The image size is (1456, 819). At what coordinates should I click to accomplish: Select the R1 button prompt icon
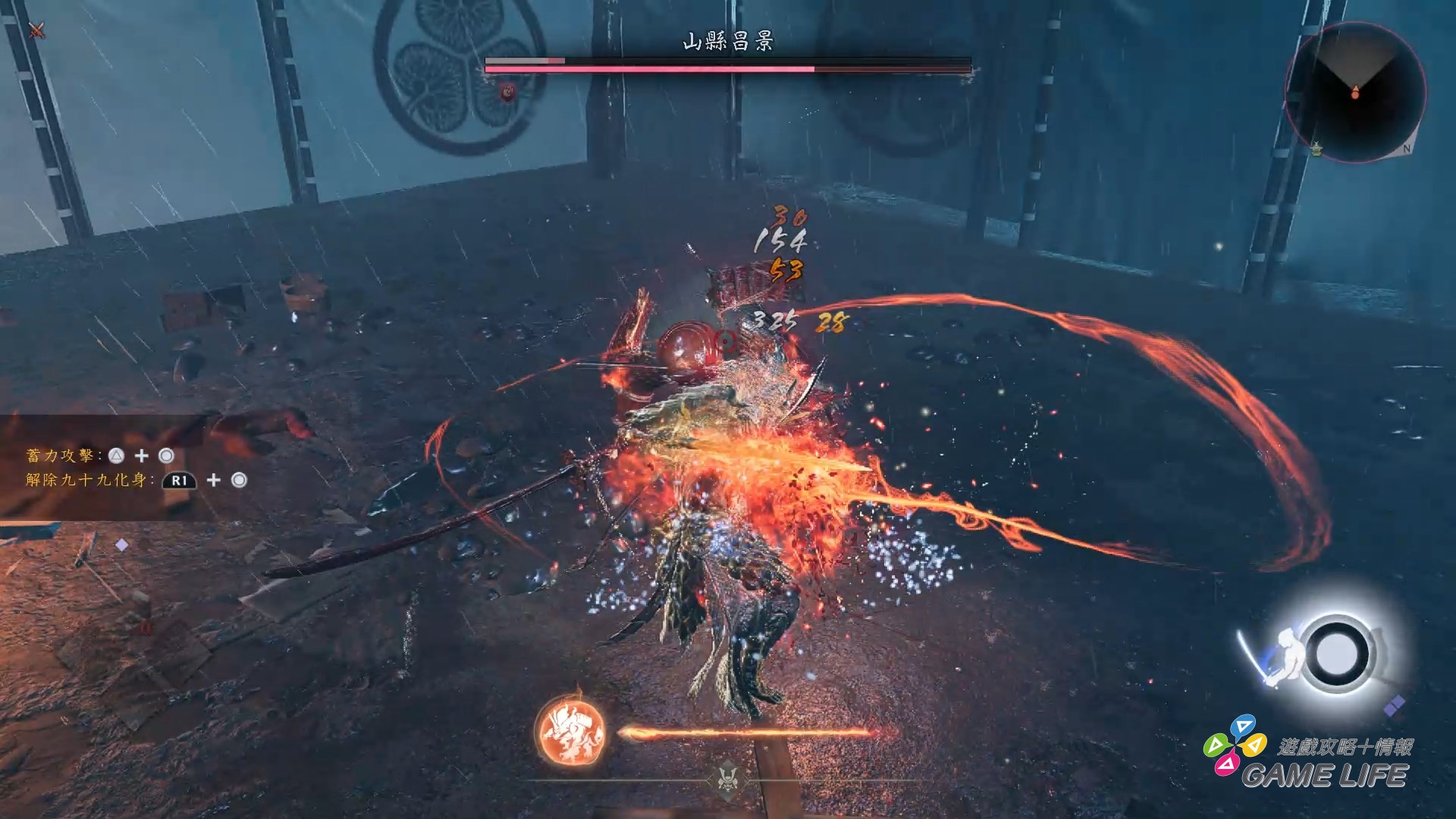(178, 481)
